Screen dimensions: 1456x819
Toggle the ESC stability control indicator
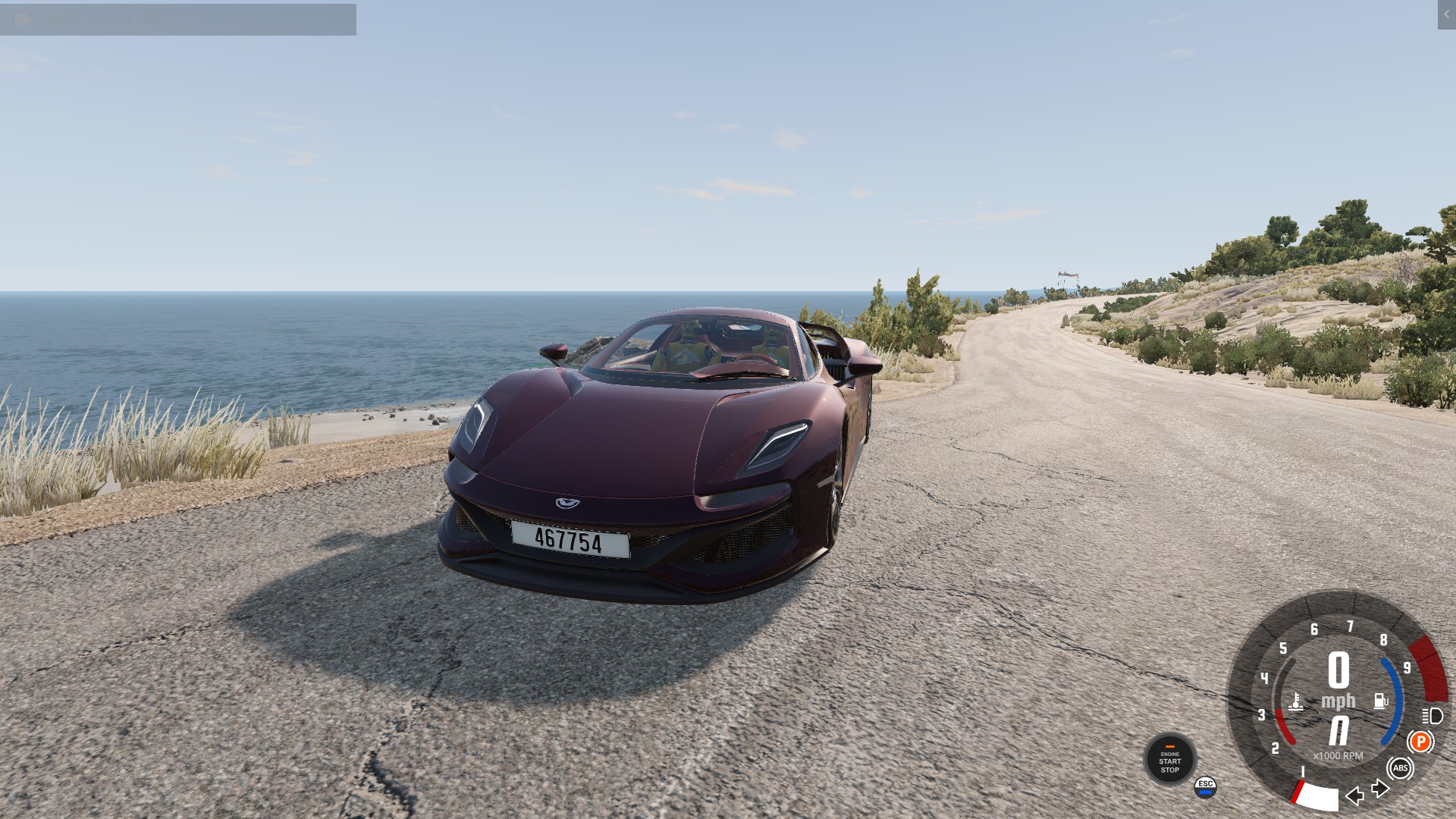click(x=1205, y=787)
